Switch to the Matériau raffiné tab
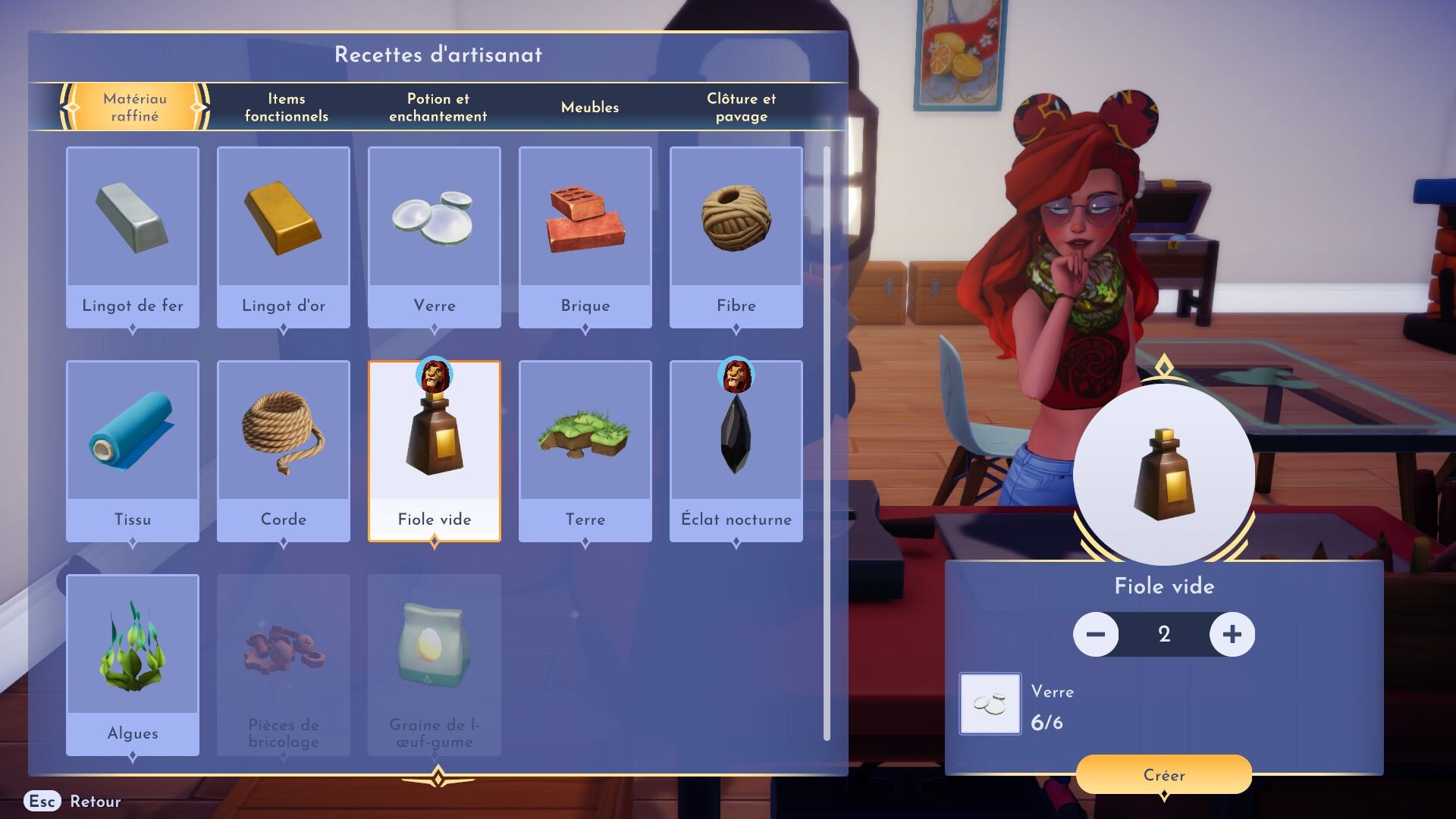 pyautogui.click(x=135, y=107)
